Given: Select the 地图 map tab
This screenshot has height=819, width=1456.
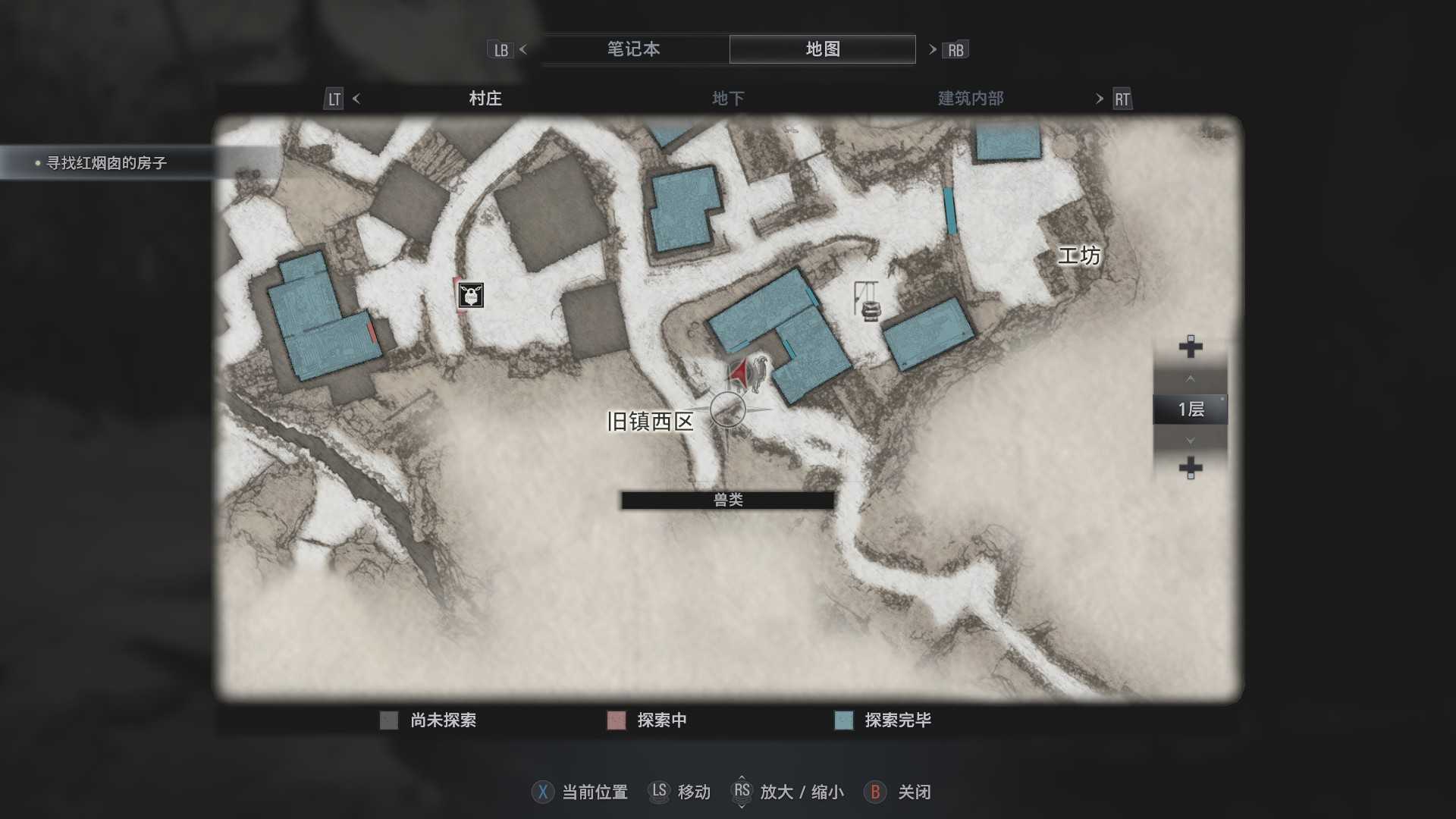Looking at the screenshot, I should (x=822, y=49).
